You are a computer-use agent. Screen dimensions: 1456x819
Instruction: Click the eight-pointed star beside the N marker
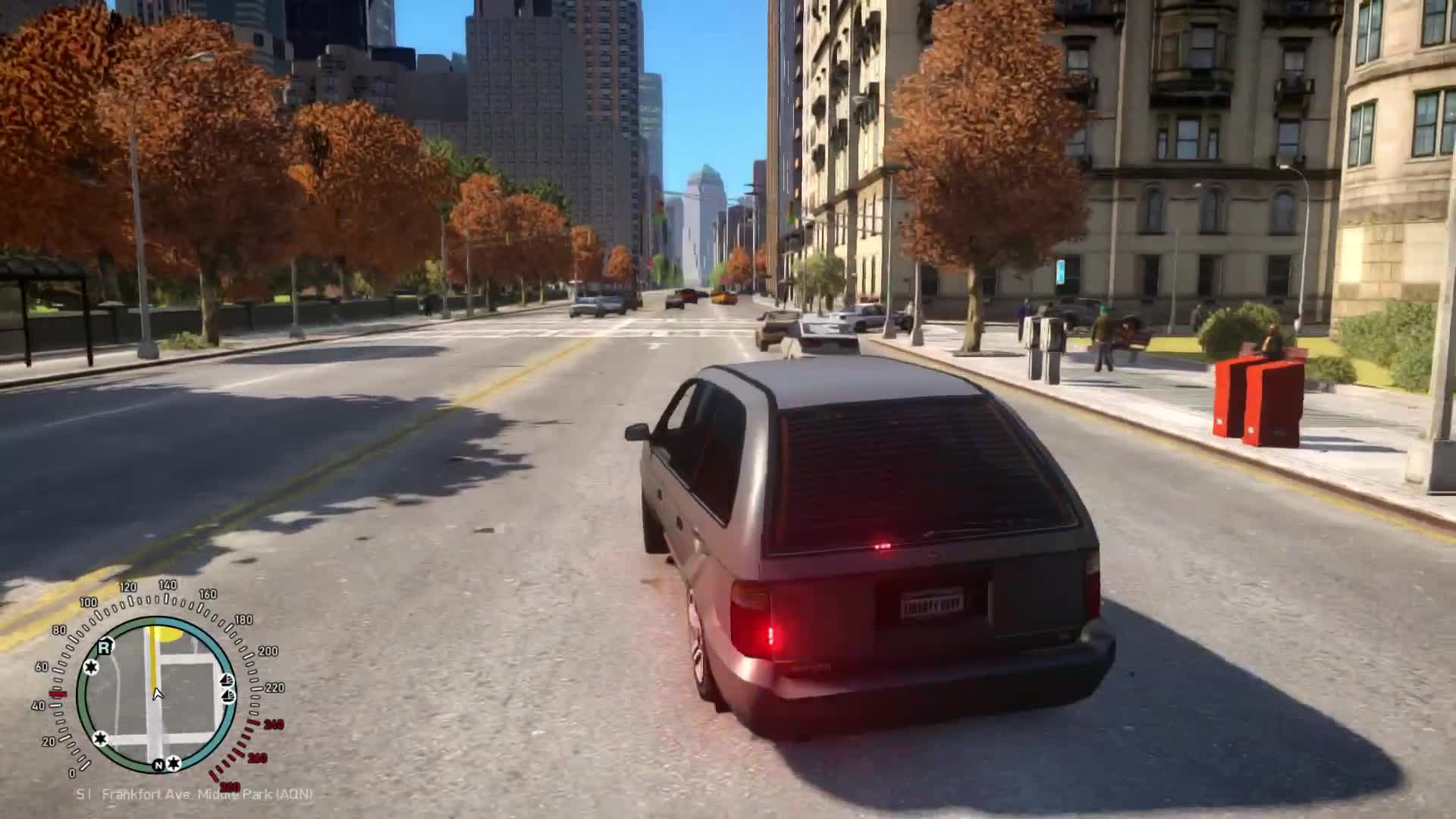click(173, 764)
